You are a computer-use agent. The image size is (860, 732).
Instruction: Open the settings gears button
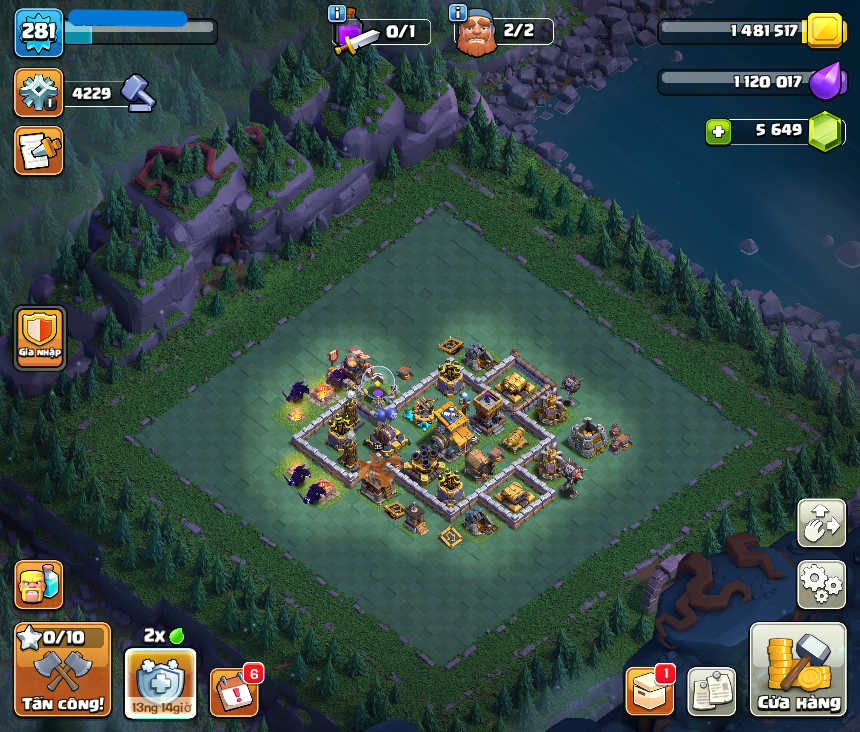coord(821,585)
